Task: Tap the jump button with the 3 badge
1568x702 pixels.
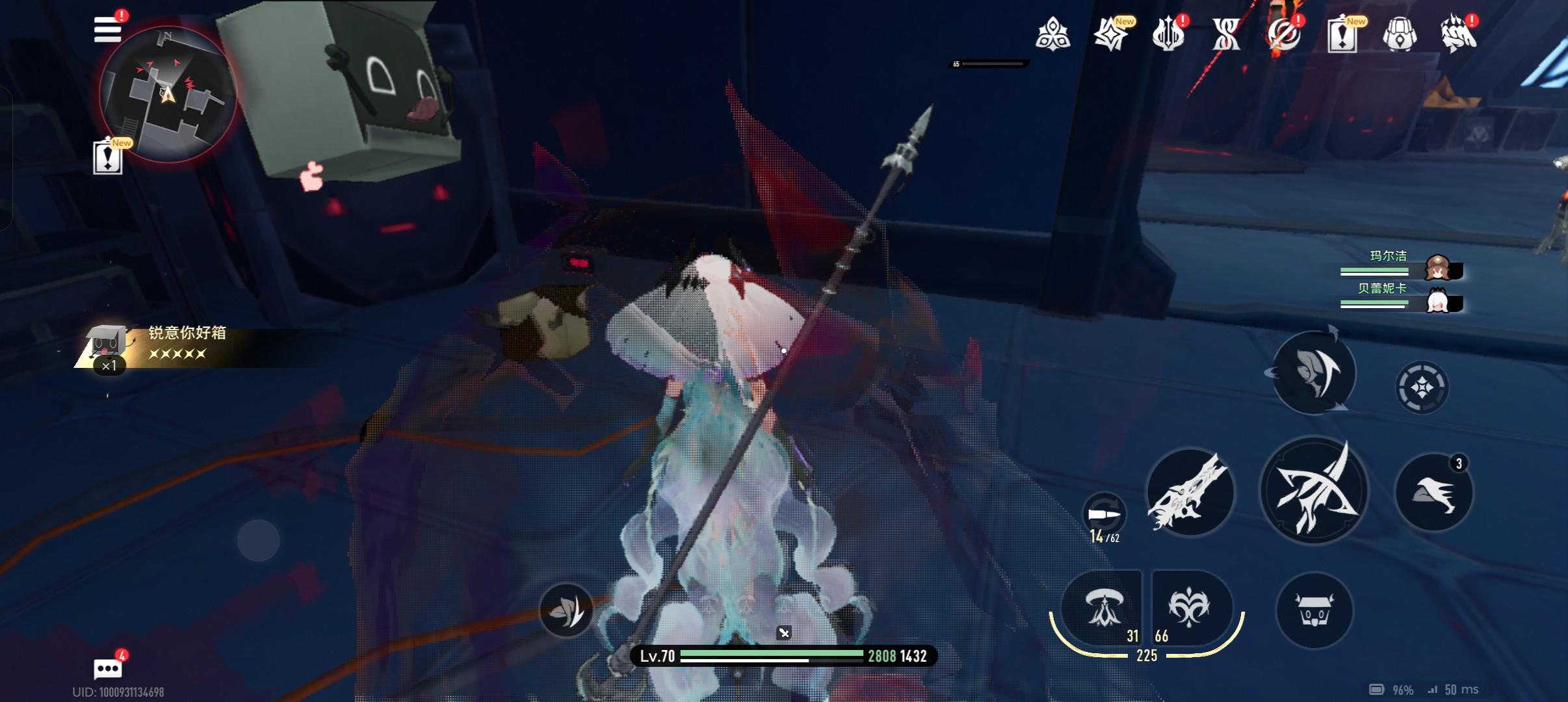Action: (1434, 492)
